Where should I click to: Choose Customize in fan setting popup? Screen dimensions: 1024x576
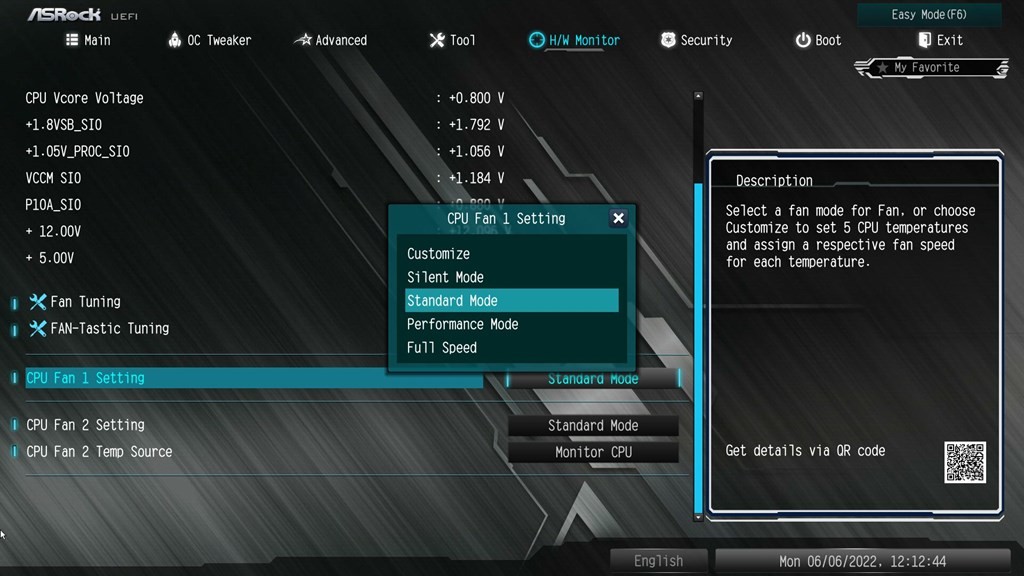tap(438, 254)
